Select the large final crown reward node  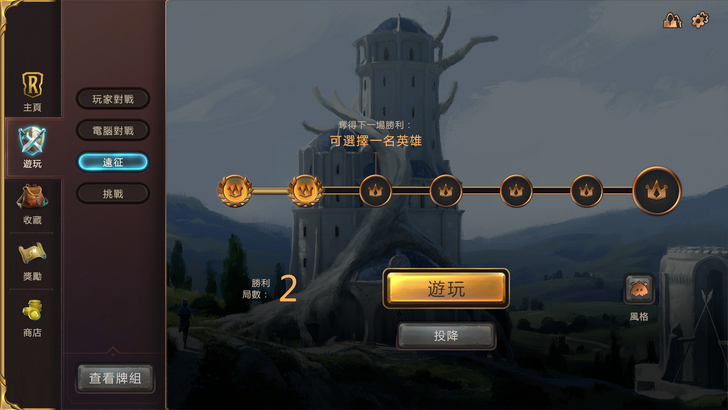click(x=657, y=189)
